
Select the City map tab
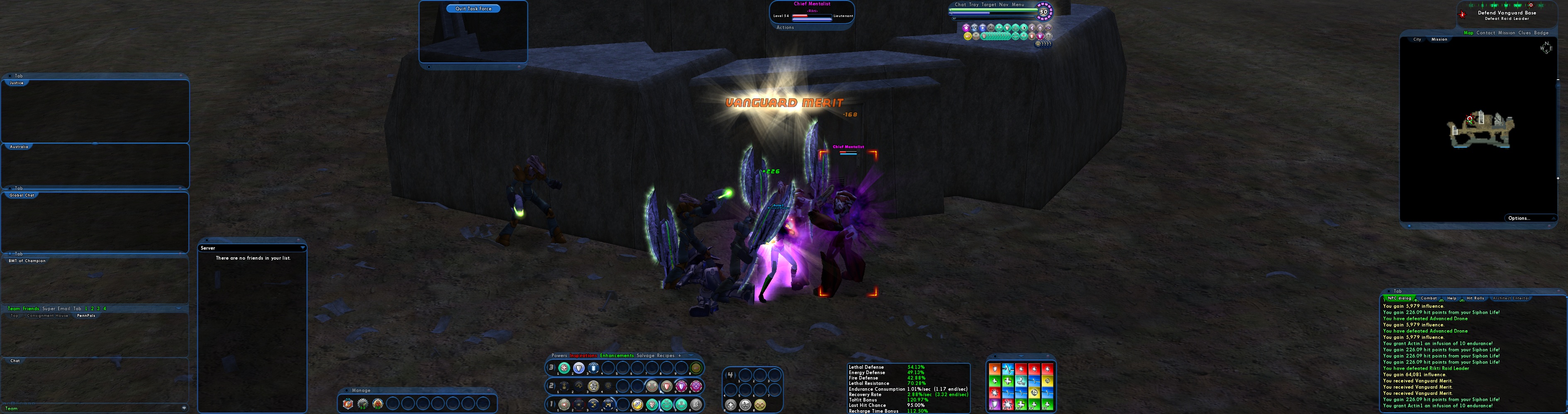[1417, 39]
